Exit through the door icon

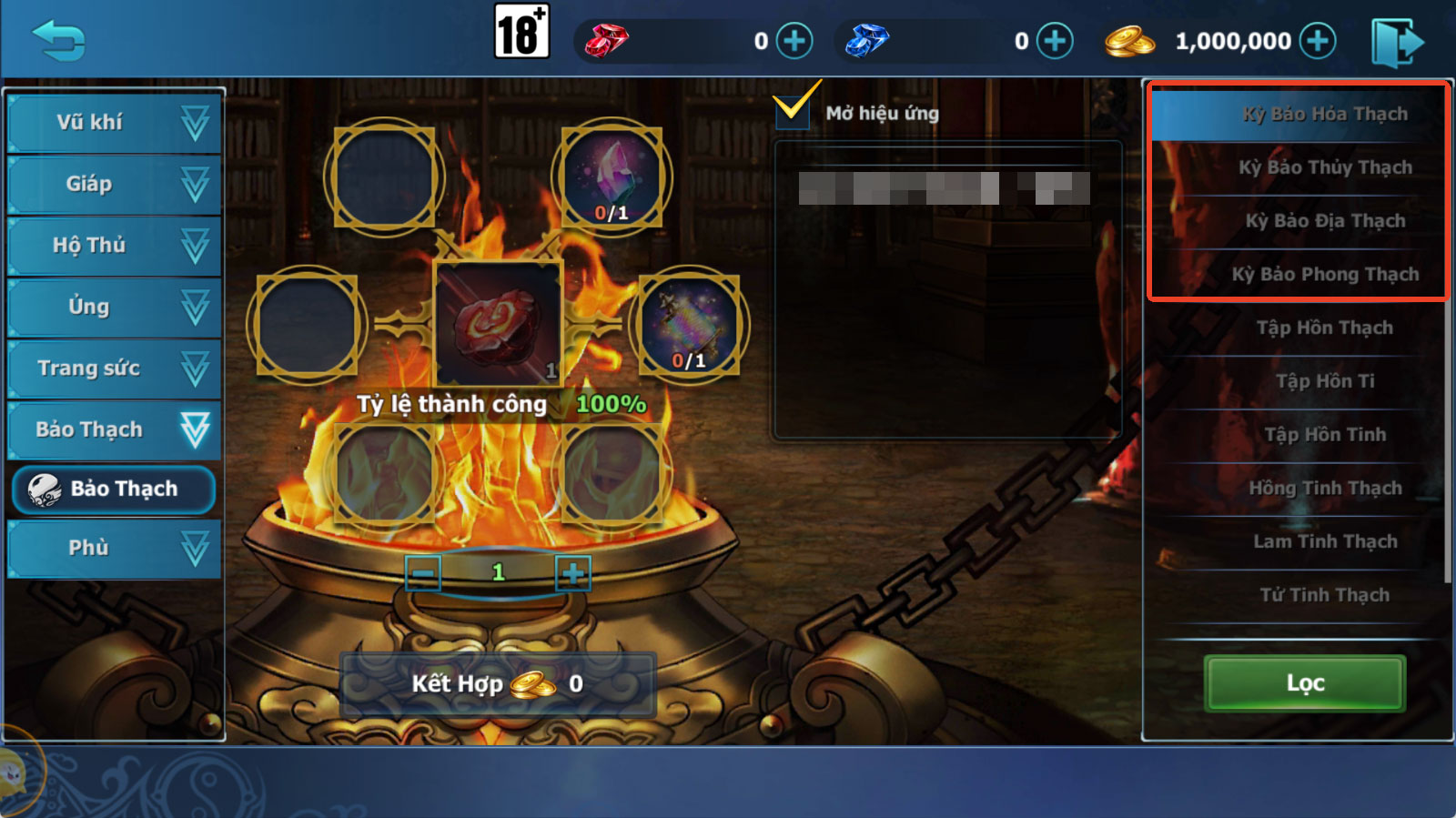pyautogui.click(x=1397, y=41)
